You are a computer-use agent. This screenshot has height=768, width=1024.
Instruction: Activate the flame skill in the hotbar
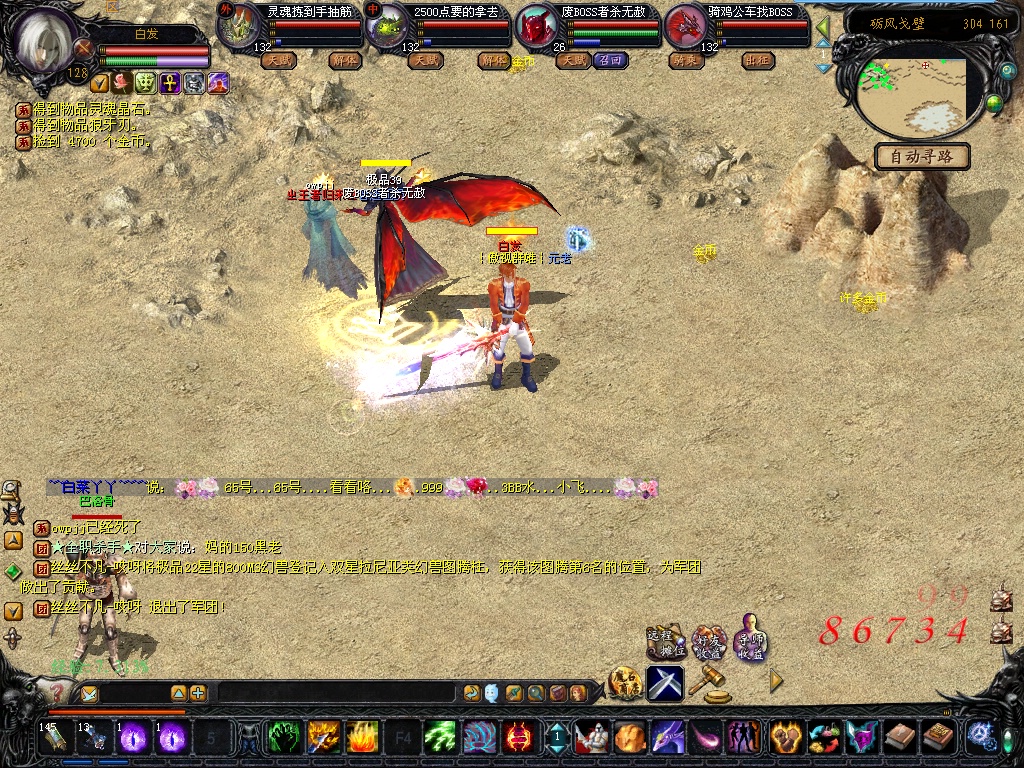362,738
